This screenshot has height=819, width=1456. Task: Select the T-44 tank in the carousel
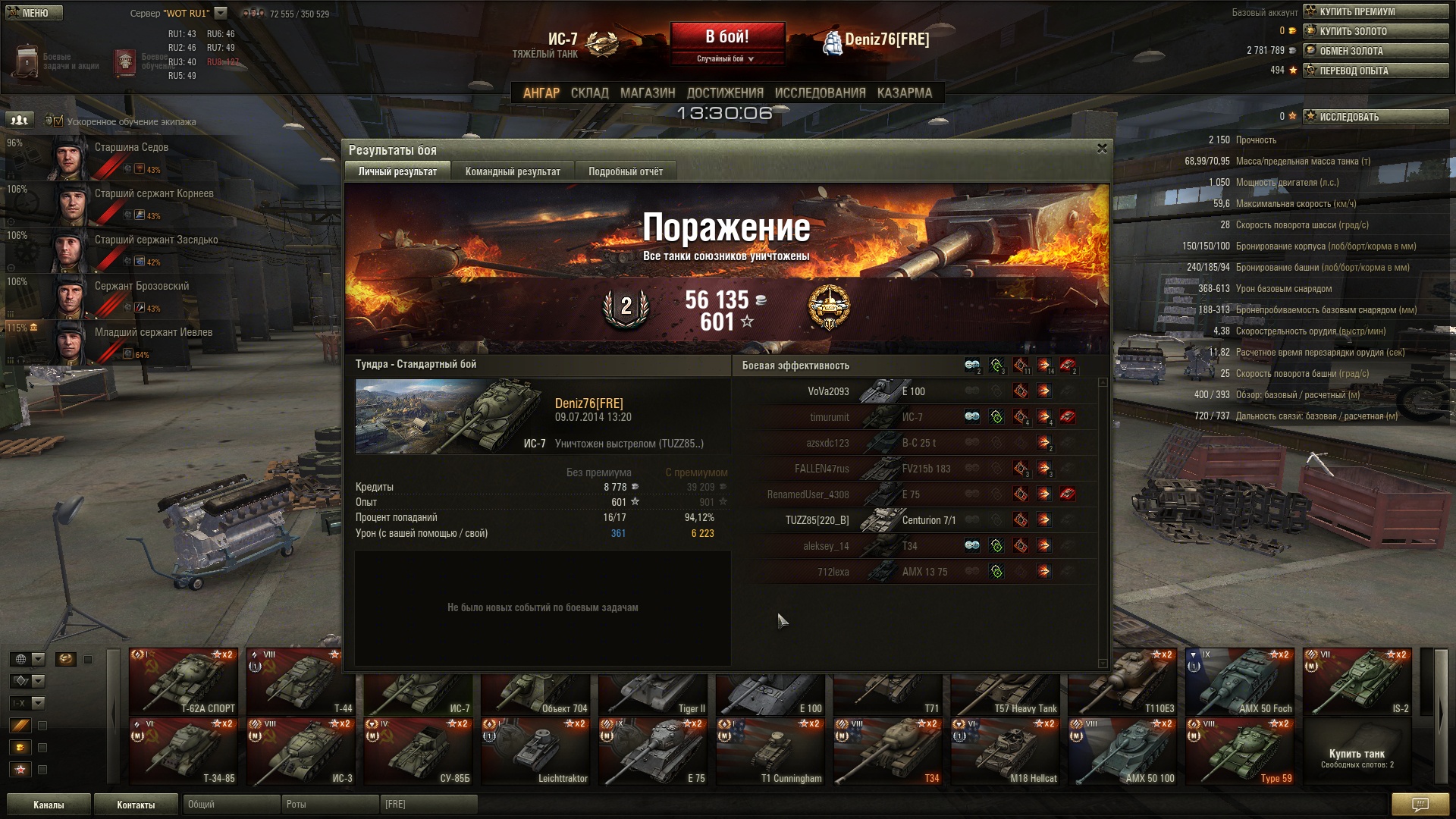click(x=301, y=681)
